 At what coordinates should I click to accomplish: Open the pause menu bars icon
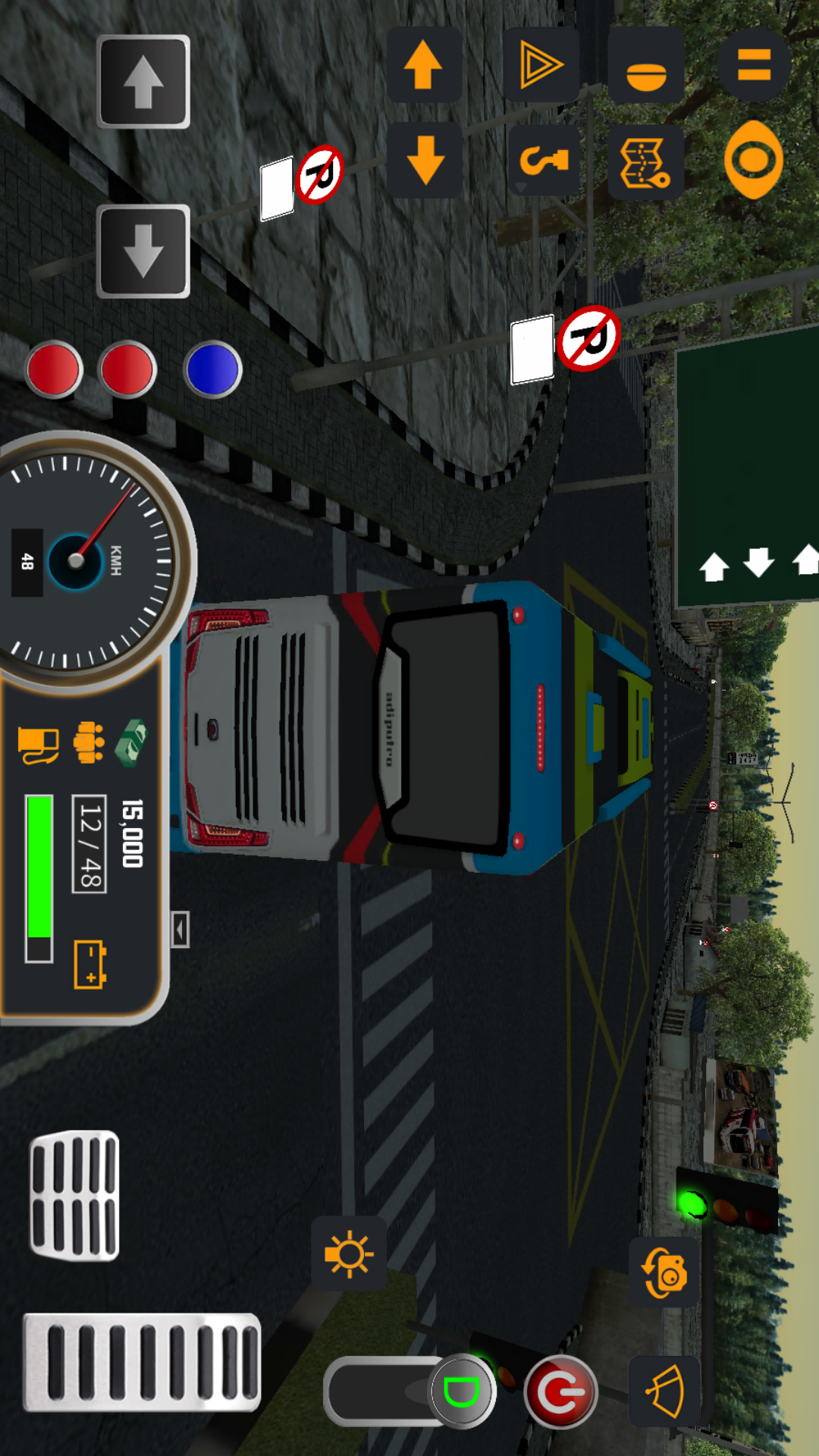754,65
